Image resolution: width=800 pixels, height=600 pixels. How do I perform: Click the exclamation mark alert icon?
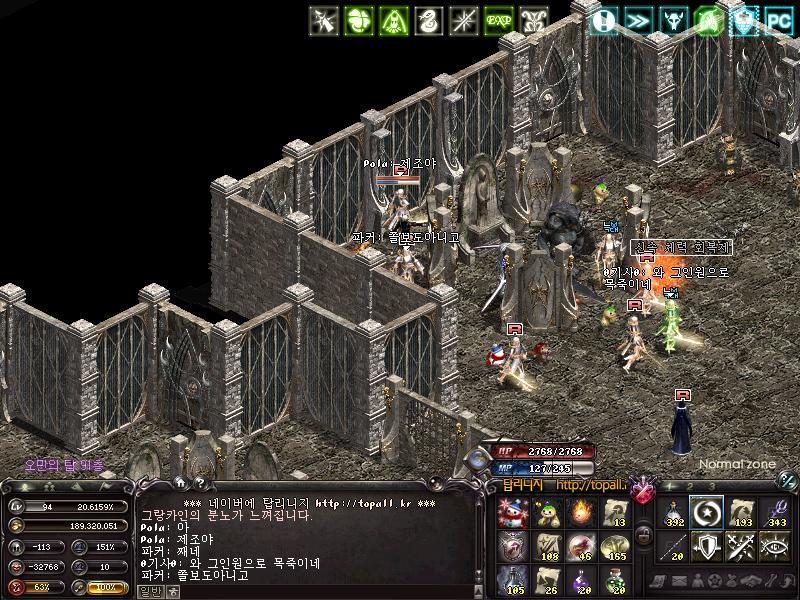click(x=602, y=19)
